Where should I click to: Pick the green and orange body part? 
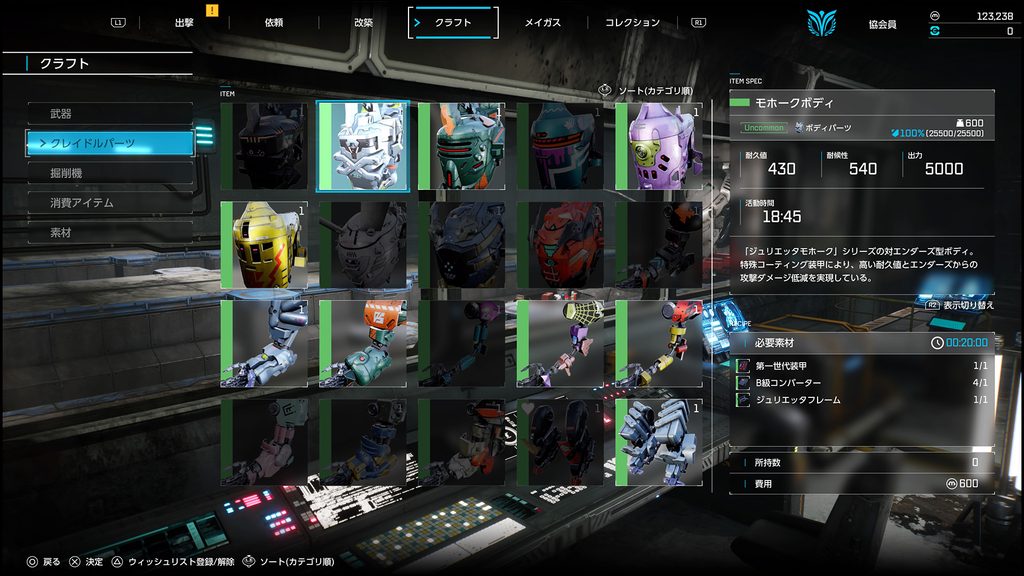pos(461,146)
